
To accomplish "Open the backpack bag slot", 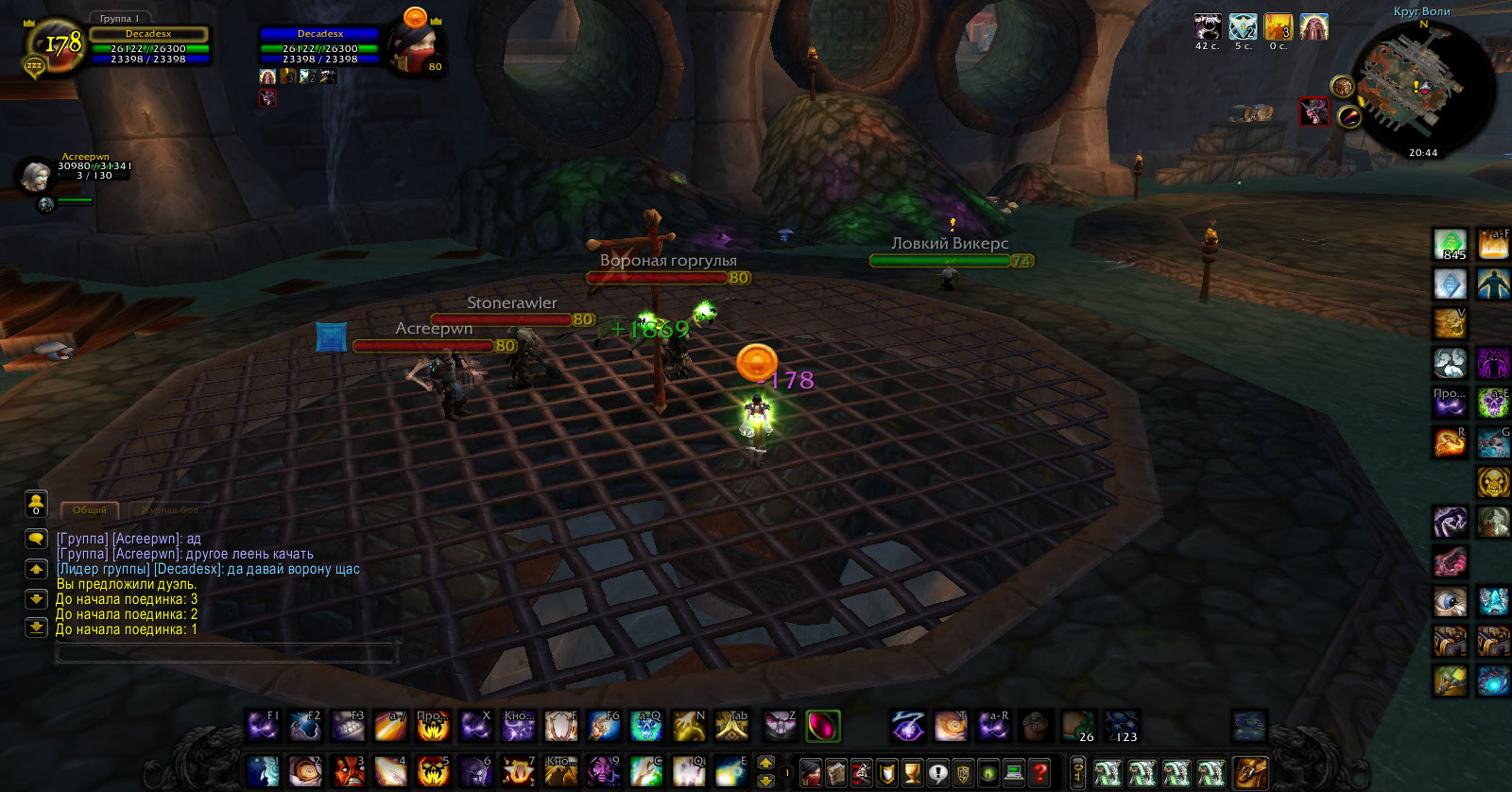I will point(1250,772).
